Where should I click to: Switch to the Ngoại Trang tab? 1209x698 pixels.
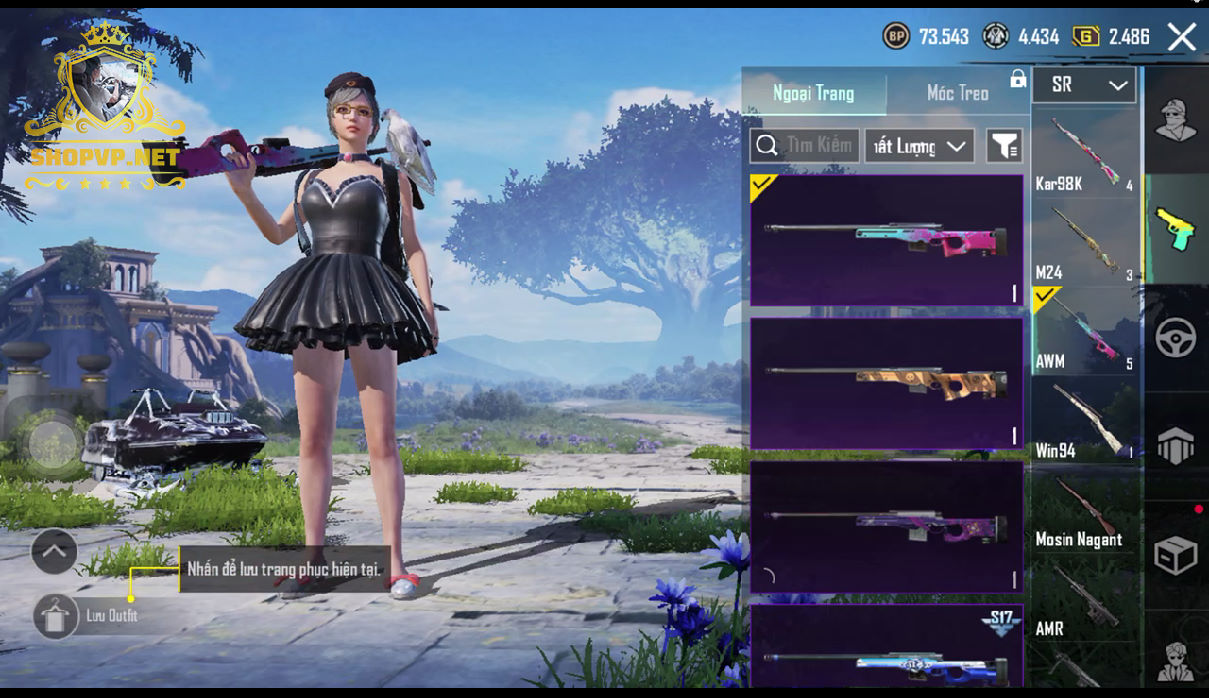(x=813, y=93)
